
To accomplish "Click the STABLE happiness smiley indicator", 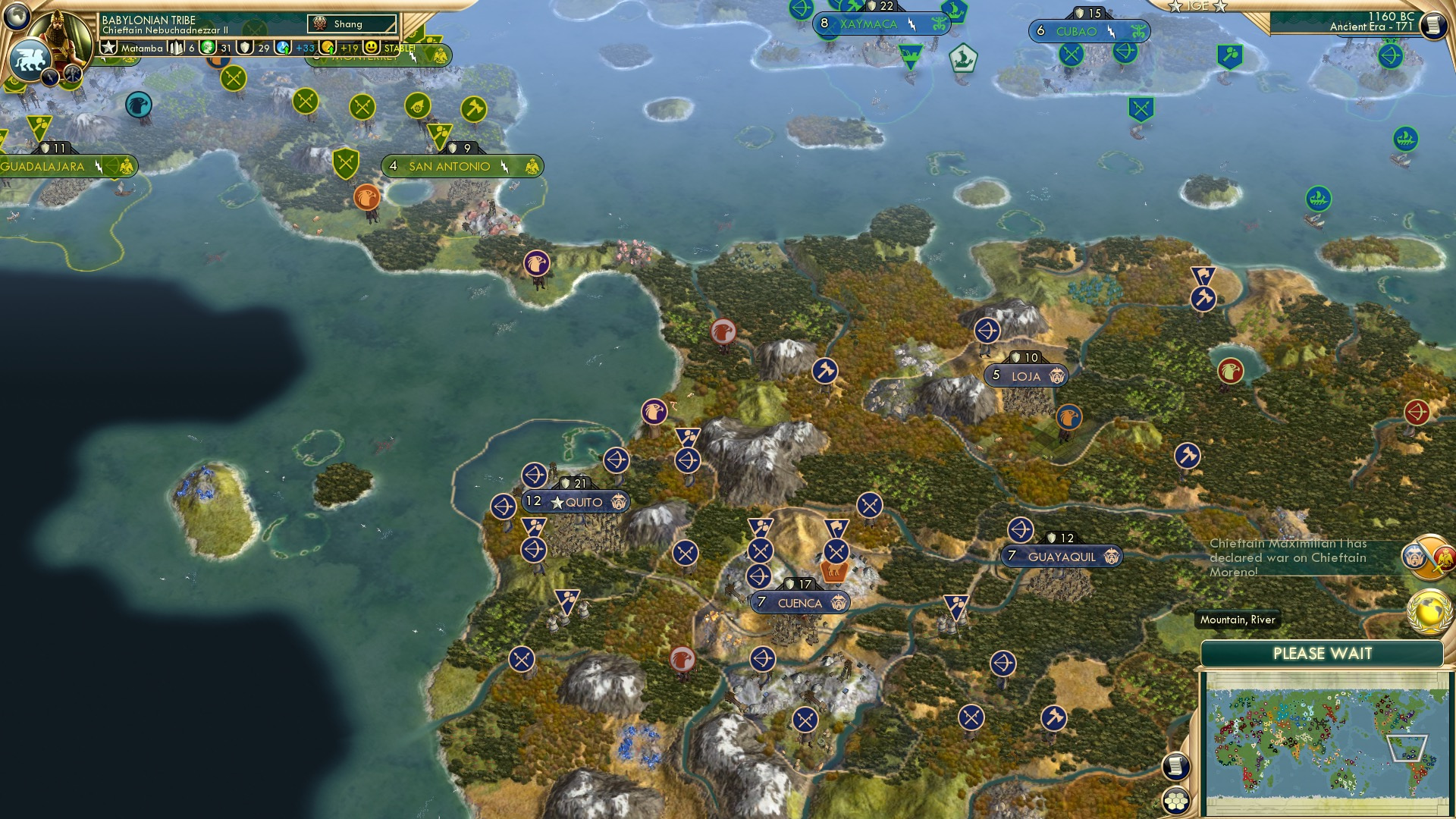I will click(372, 48).
